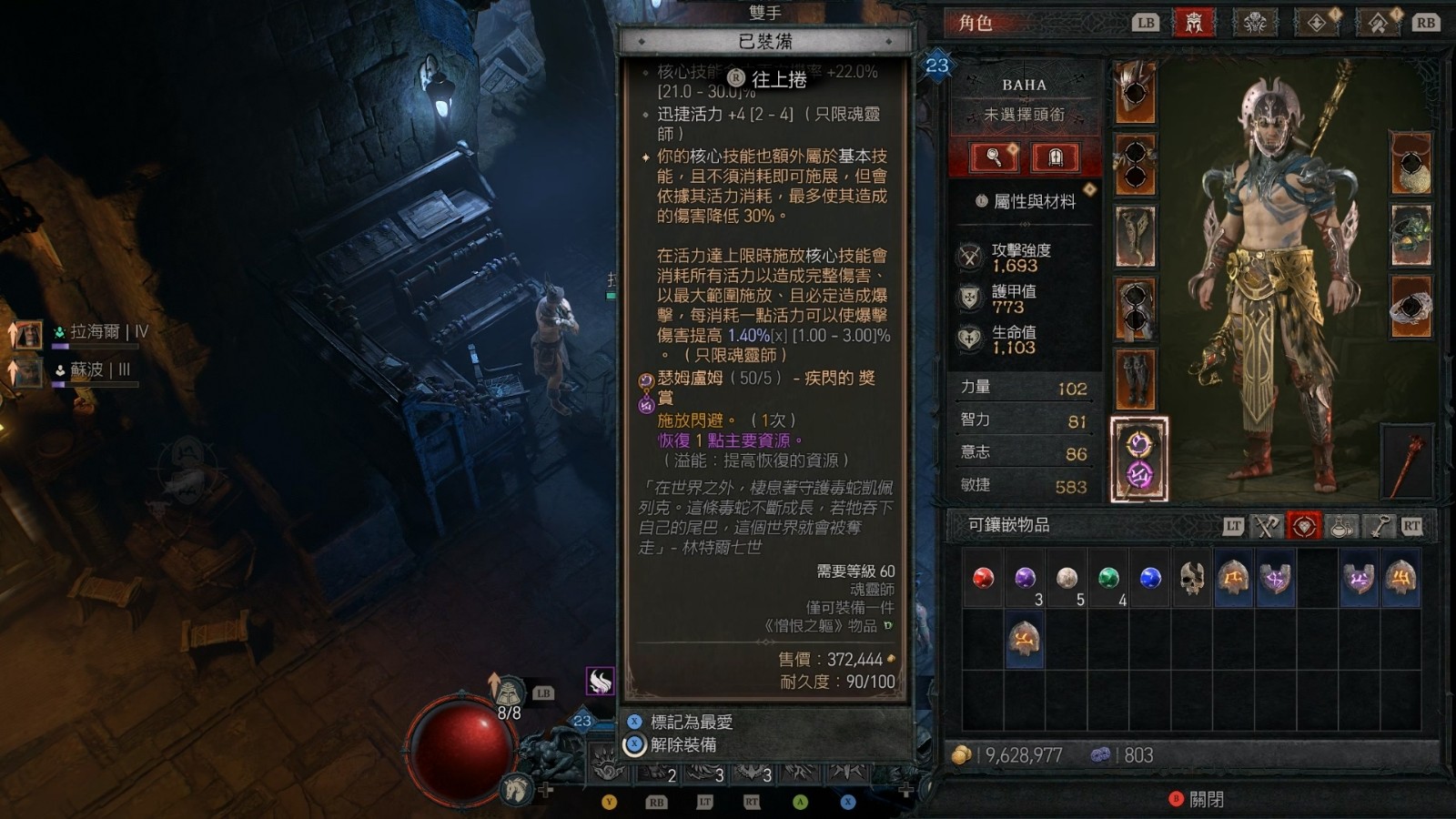The image size is (1456, 819).
Task: Open the beast-head companion tab
Action: pyautogui.click(x=1255, y=23)
